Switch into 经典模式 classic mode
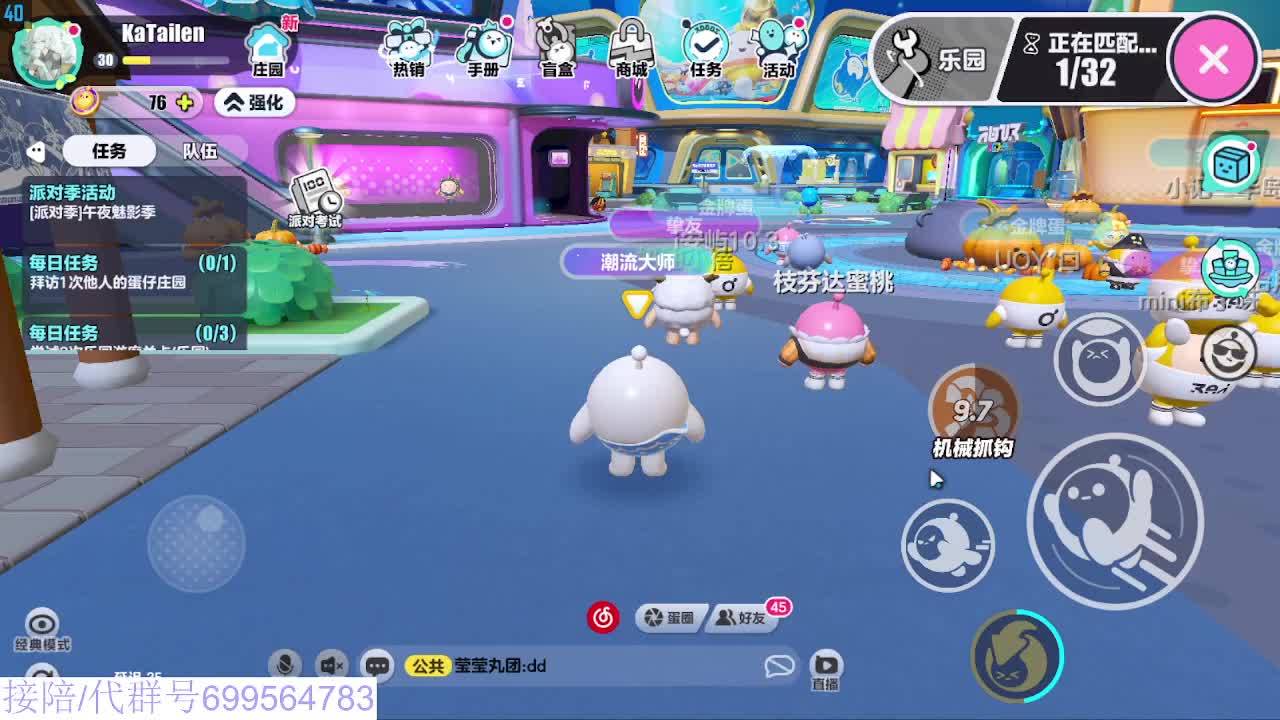 point(40,628)
